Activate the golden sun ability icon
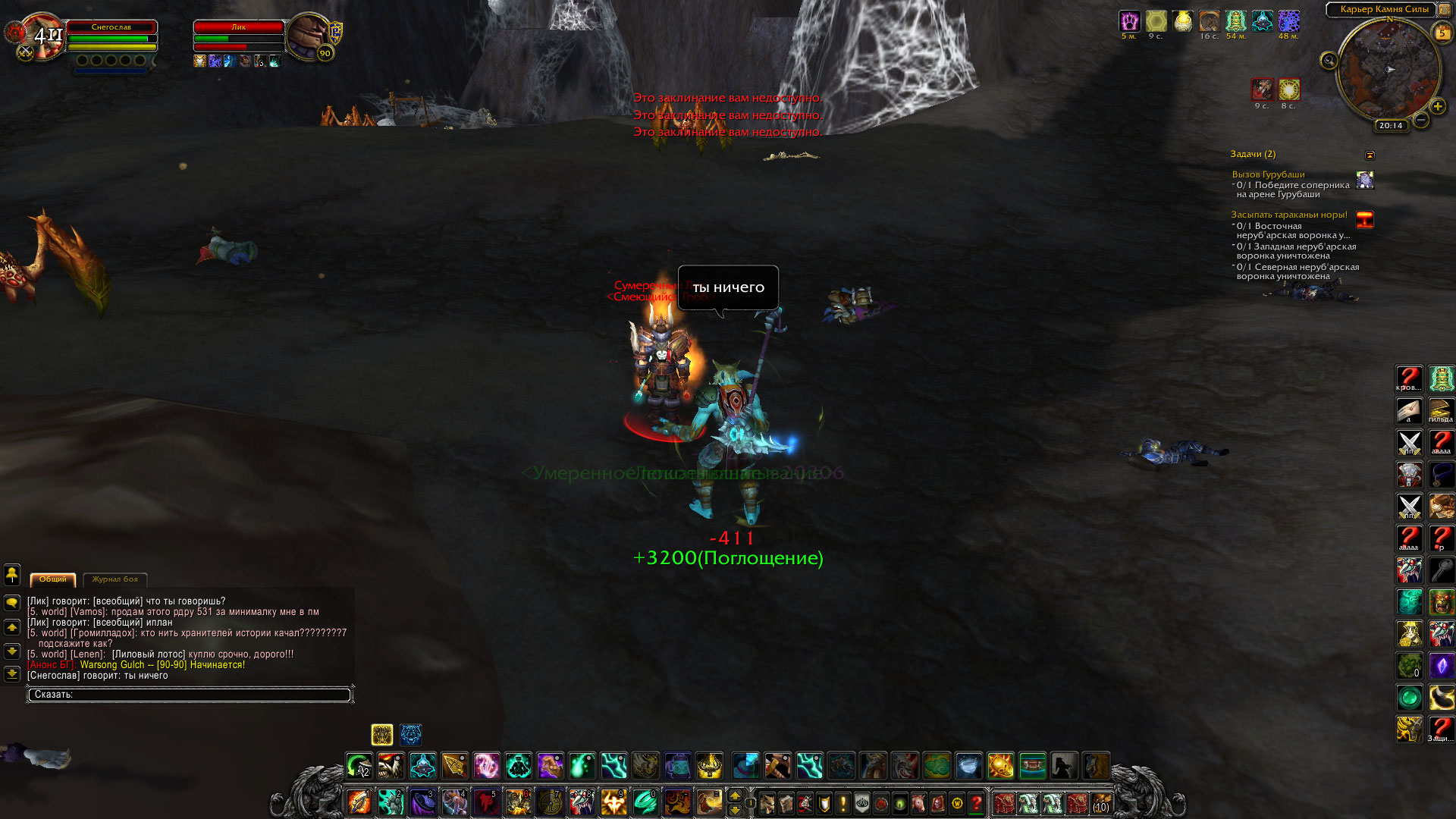 pos(1000,766)
